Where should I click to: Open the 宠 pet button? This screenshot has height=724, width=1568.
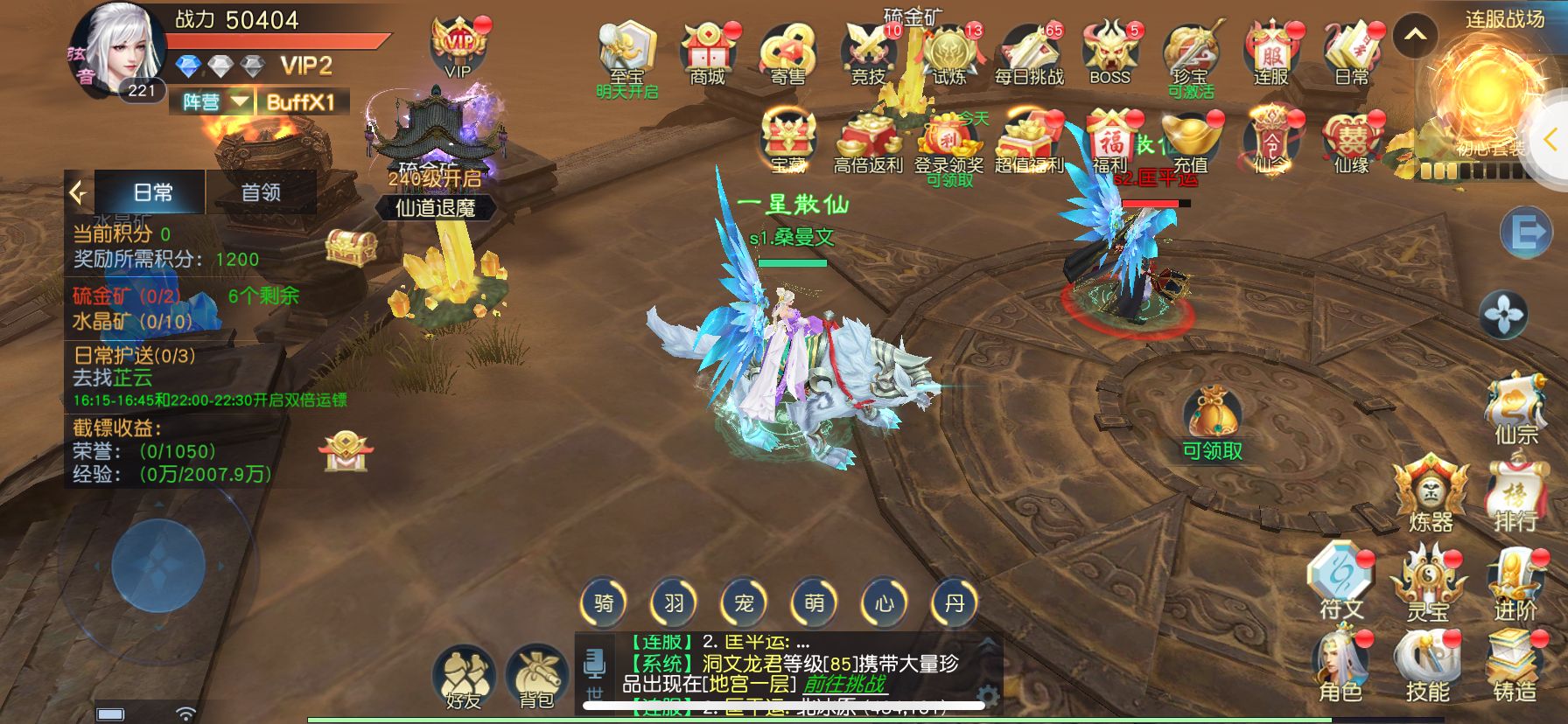pyautogui.click(x=744, y=602)
